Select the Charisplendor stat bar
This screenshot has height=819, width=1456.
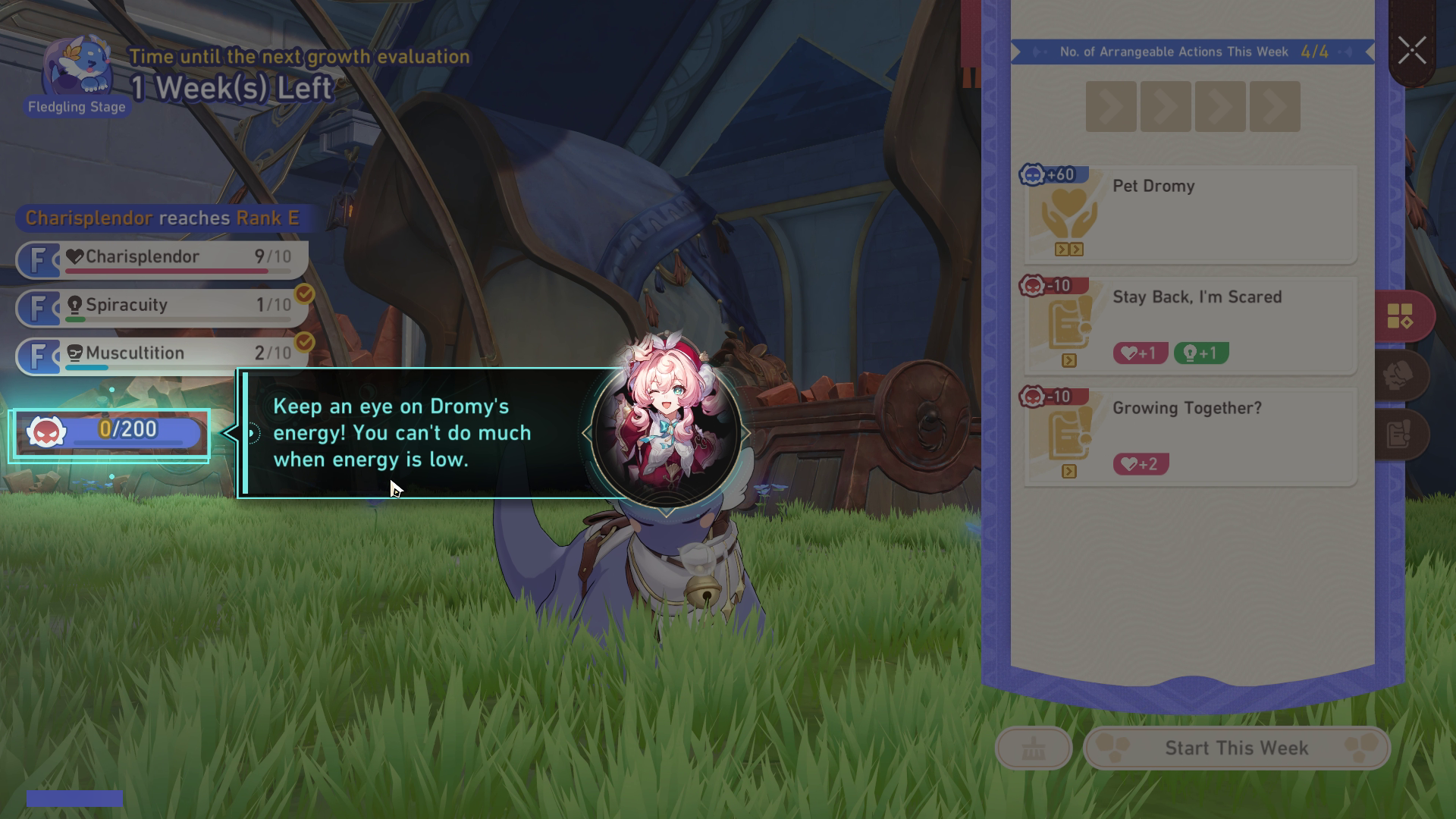click(x=162, y=259)
